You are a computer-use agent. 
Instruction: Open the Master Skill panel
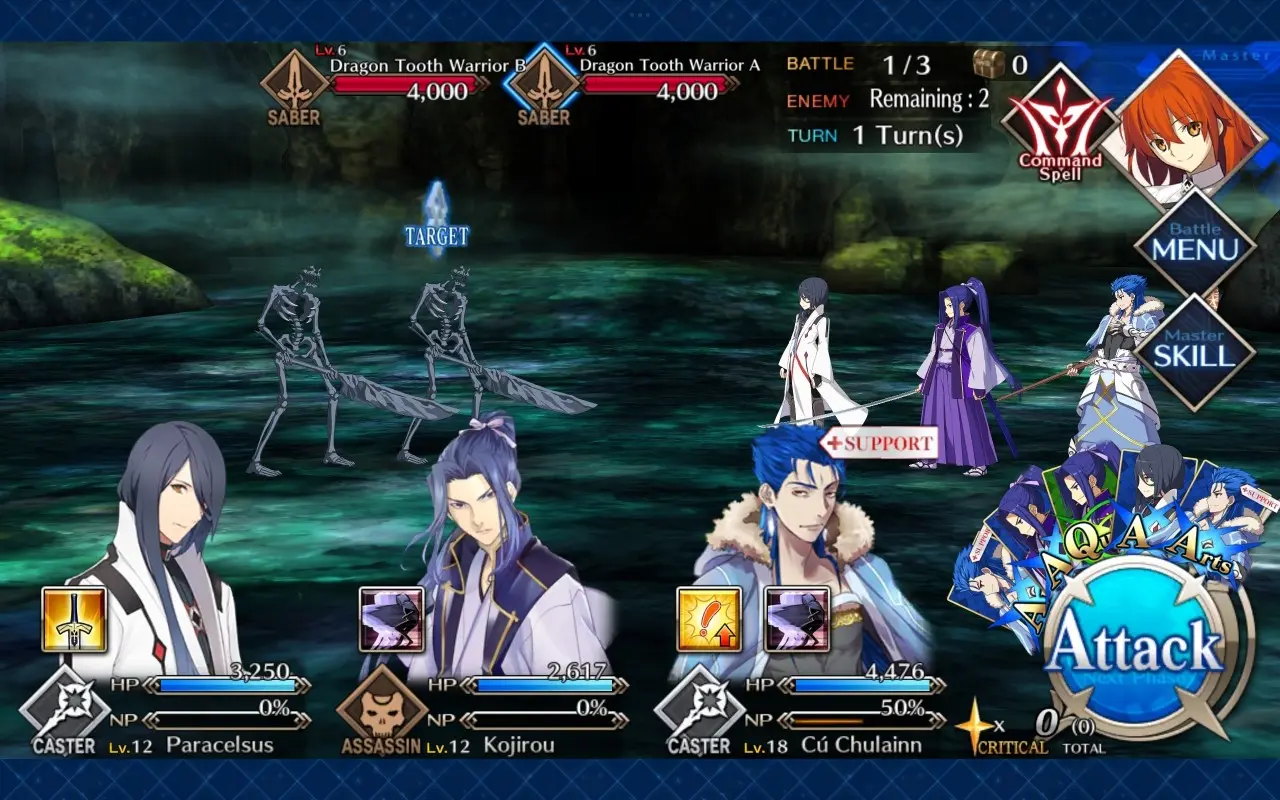coord(1194,350)
